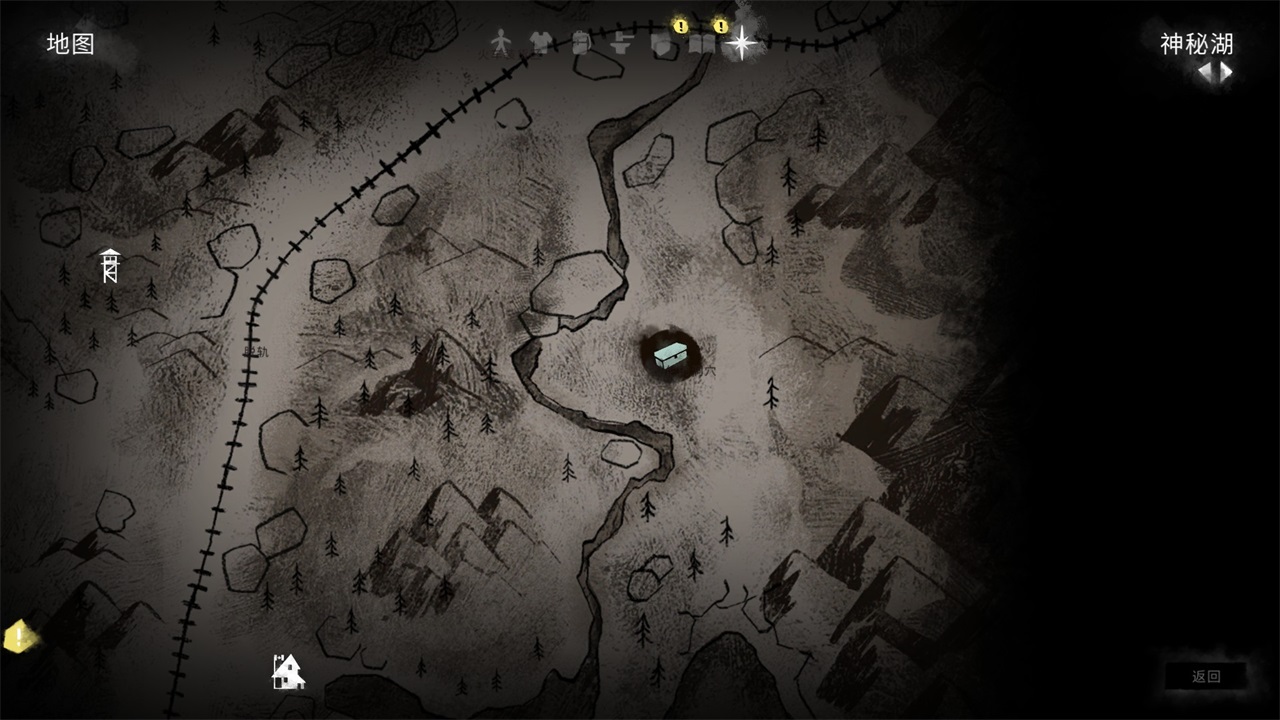Click the 返回 back button

click(1206, 676)
